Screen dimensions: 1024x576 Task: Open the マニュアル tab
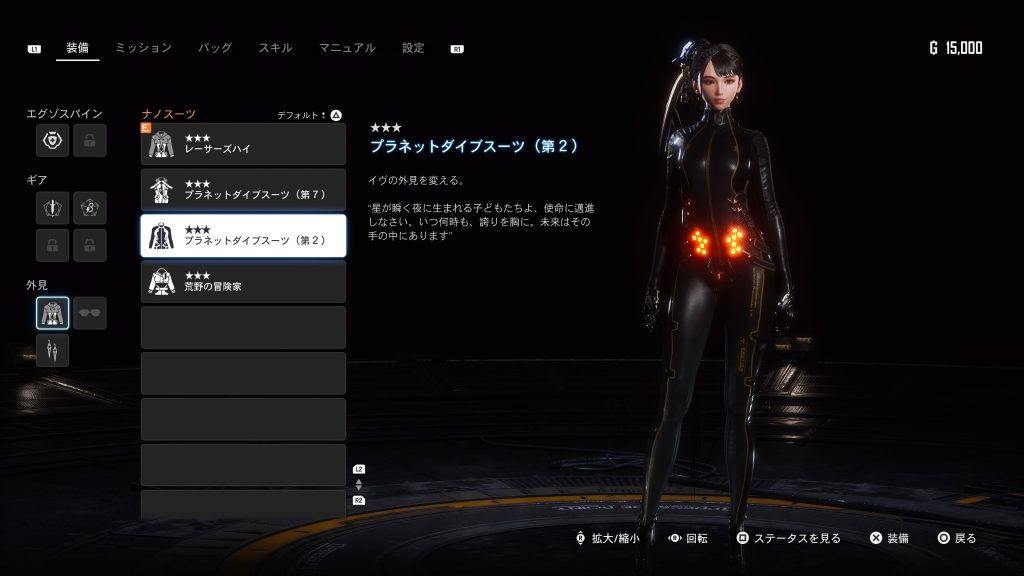point(347,48)
